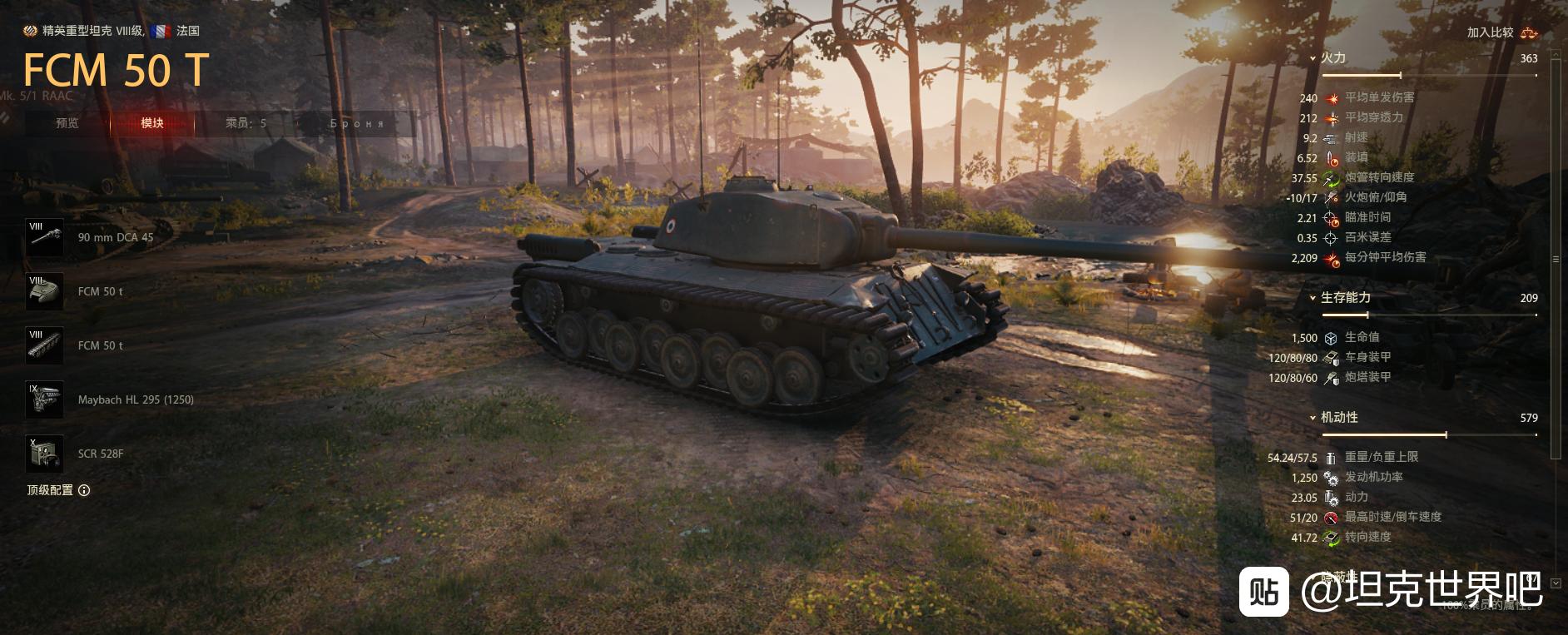
Task: Open the 乘员: 5 crew tab
Action: 246,123
